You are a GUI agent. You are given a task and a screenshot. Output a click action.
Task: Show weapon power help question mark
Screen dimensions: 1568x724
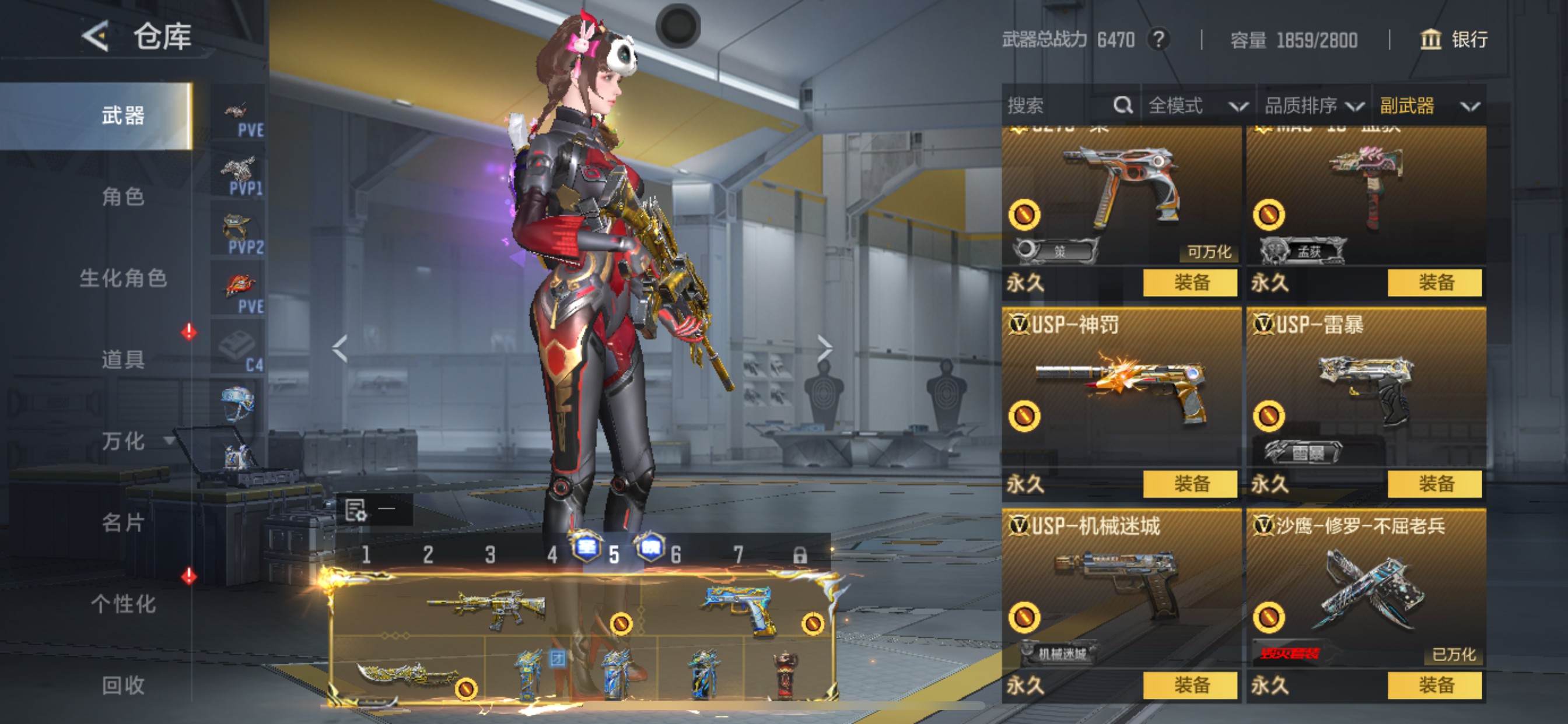click(x=1159, y=40)
